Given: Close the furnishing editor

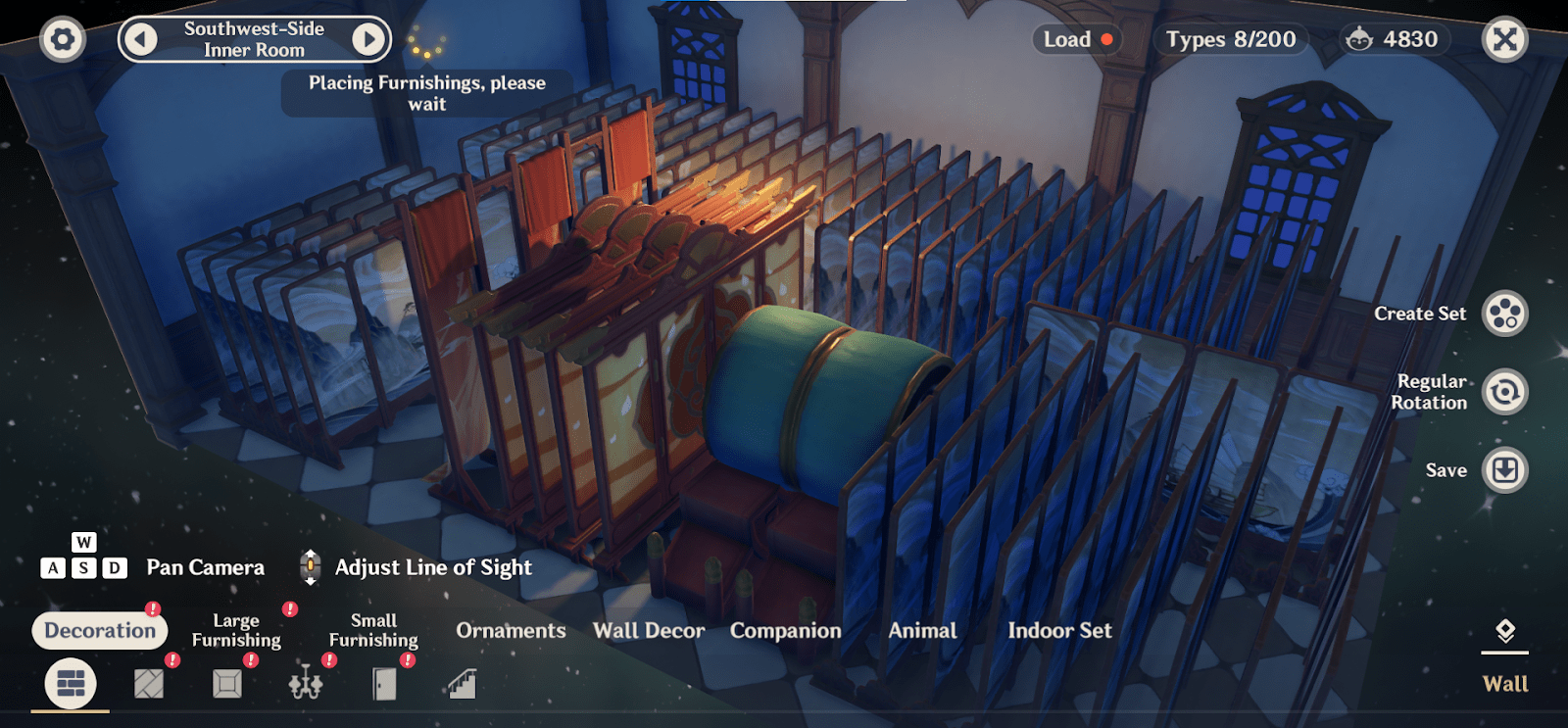Looking at the screenshot, I should 1504,40.
